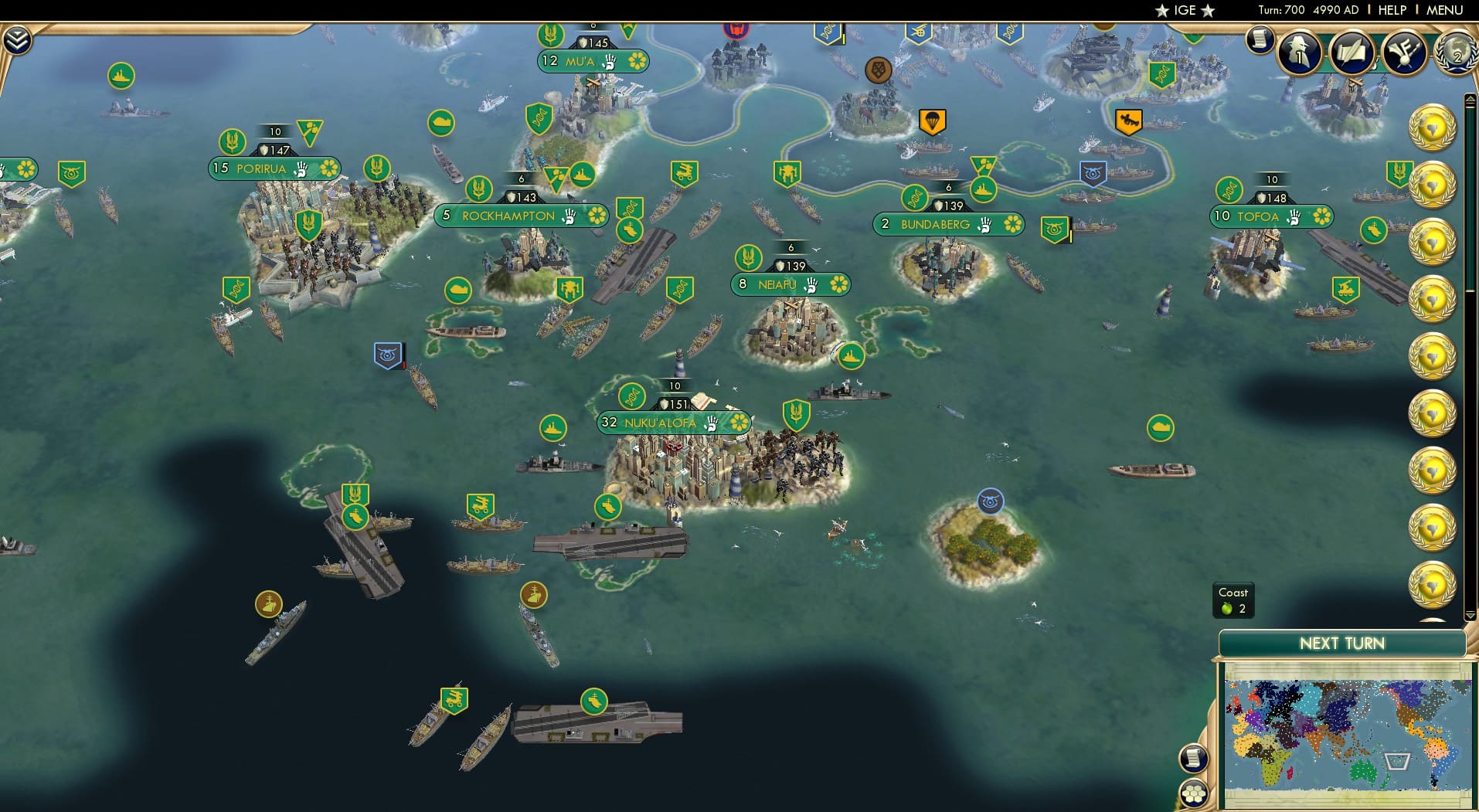The image size is (1479, 812).
Task: Select the Porirua city banner
Action: (261, 168)
